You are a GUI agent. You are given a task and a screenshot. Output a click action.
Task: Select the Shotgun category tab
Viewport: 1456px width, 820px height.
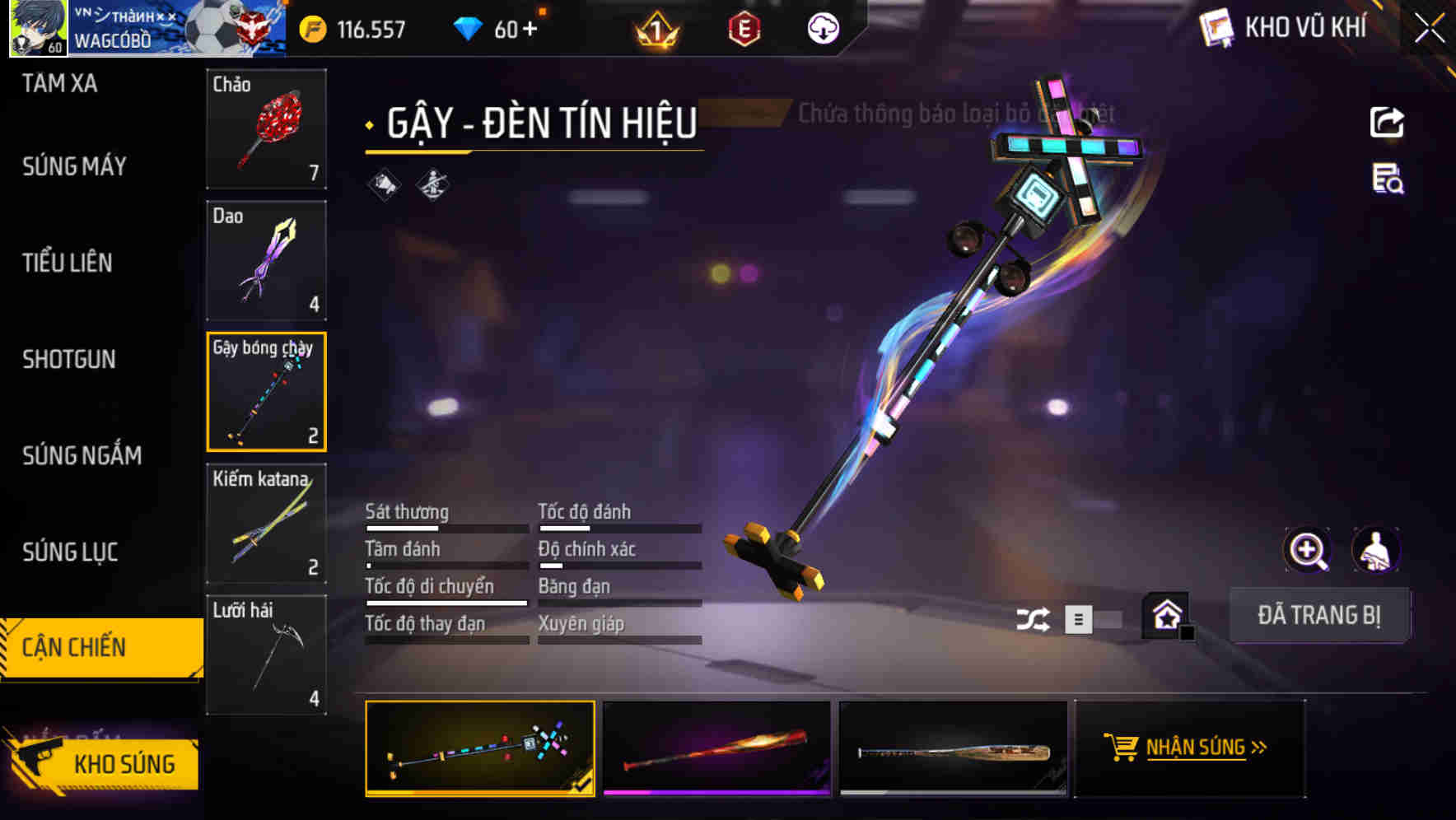(x=69, y=359)
